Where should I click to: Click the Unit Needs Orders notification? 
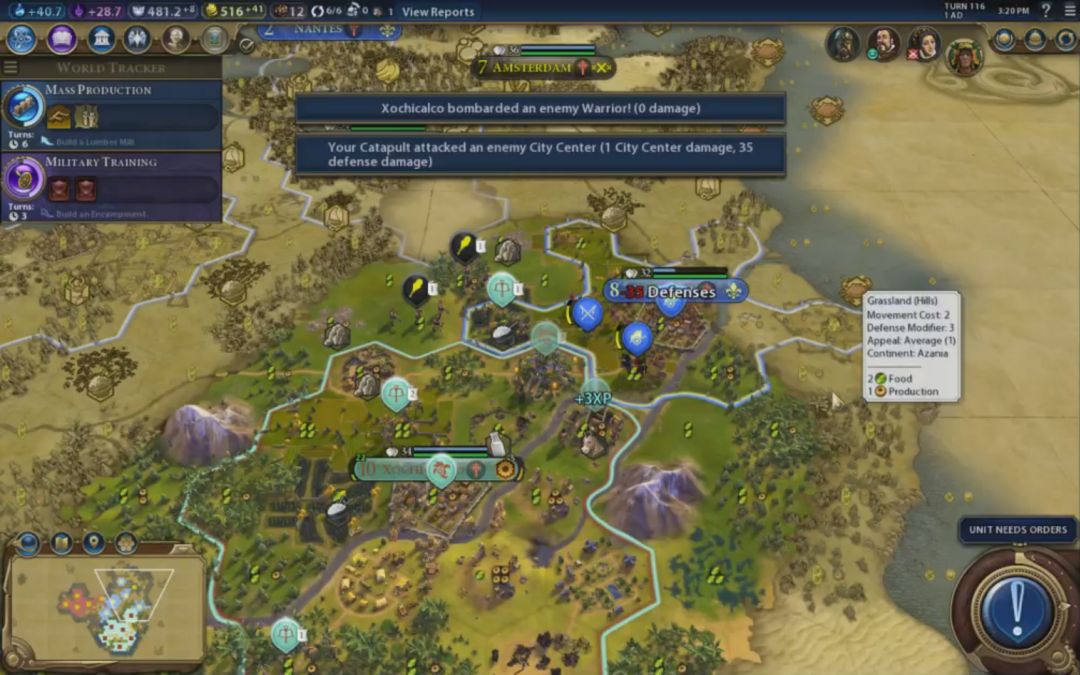1018,530
